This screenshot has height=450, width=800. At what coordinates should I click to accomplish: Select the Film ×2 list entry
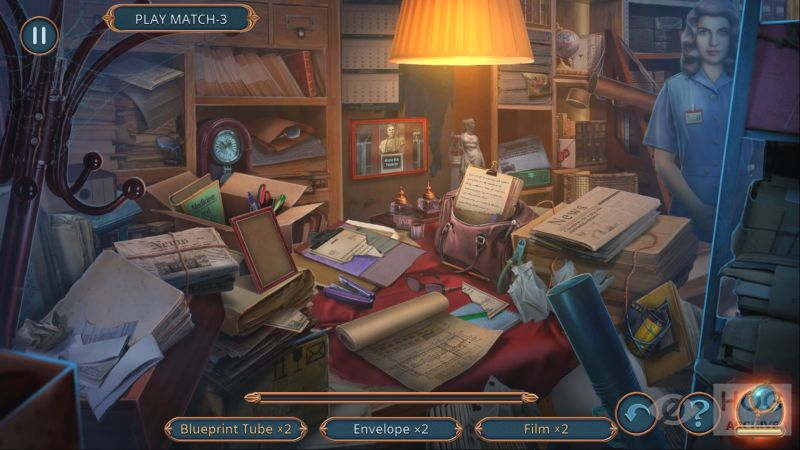tap(546, 429)
